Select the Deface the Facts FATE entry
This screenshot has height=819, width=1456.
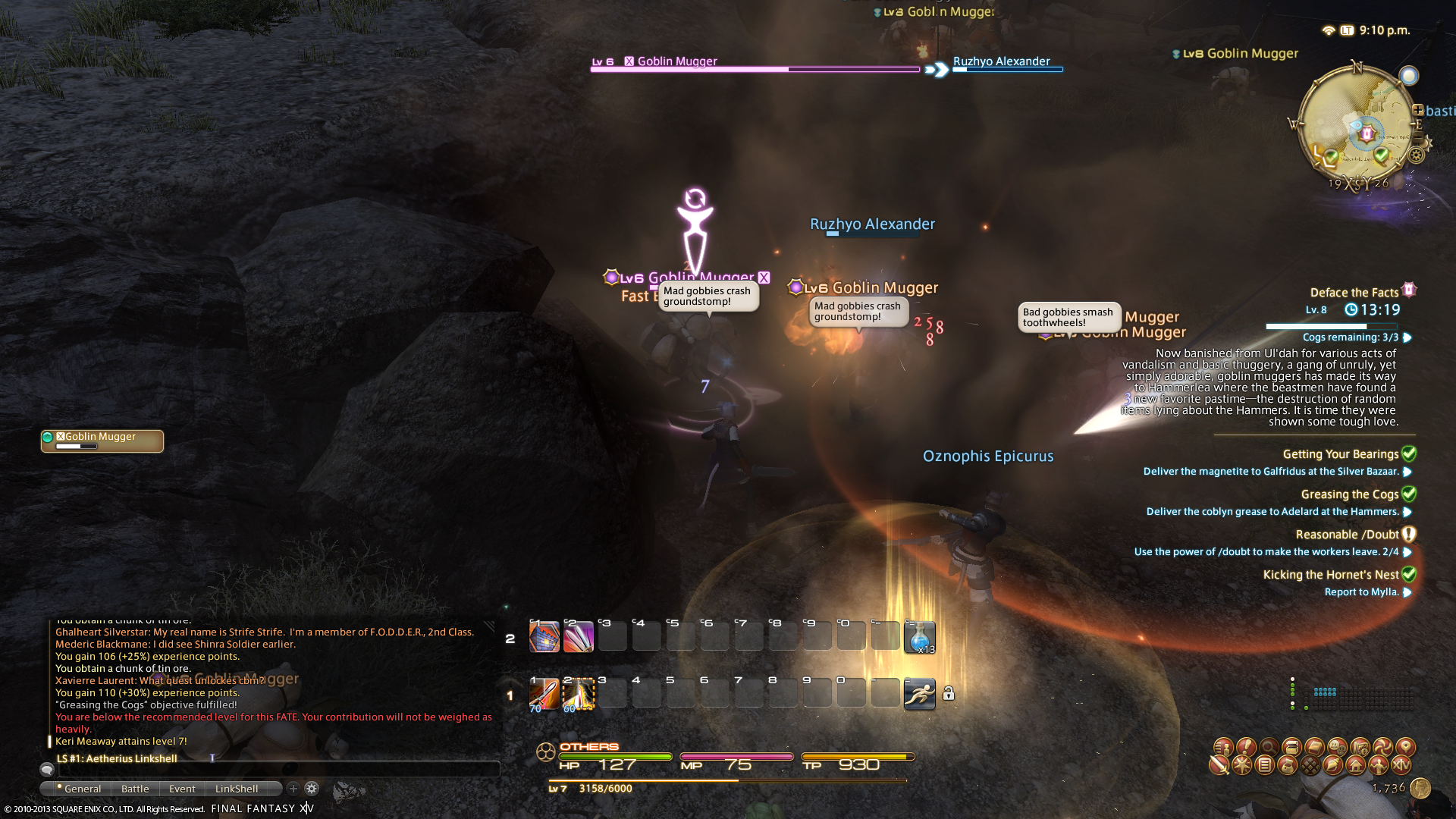1354,293
